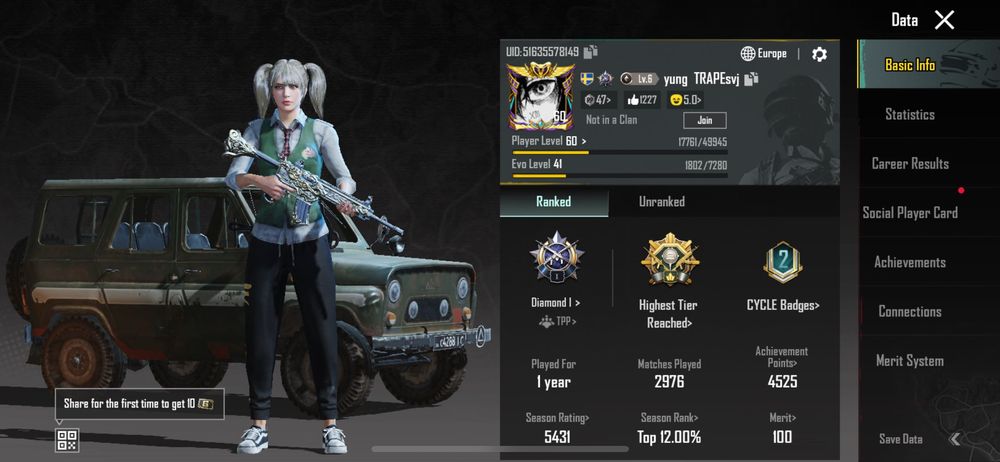Image resolution: width=1000 pixels, height=462 pixels.
Task: Open Career Results section
Action: click(x=910, y=163)
